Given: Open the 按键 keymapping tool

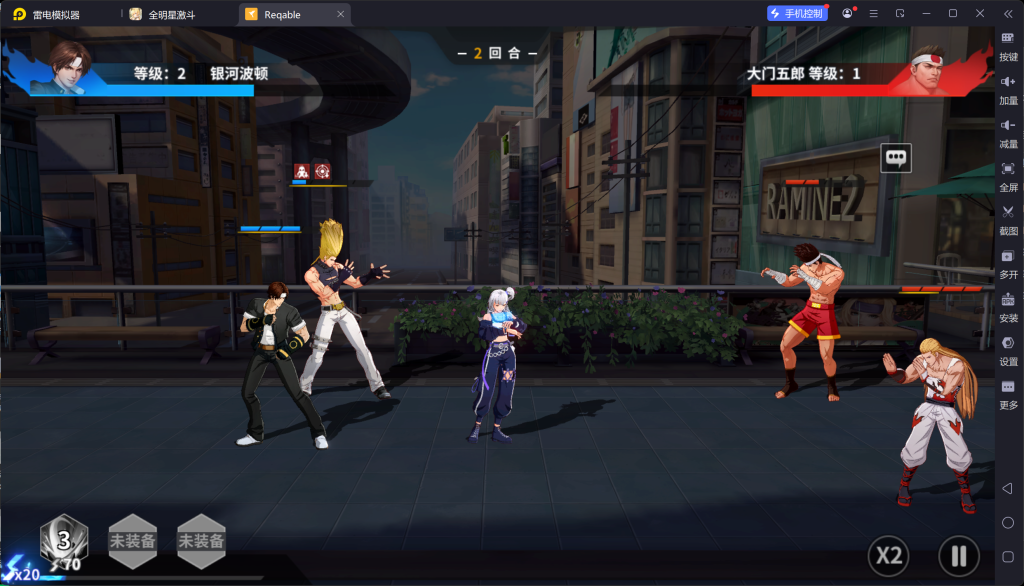Looking at the screenshot, I should pos(1008,44).
